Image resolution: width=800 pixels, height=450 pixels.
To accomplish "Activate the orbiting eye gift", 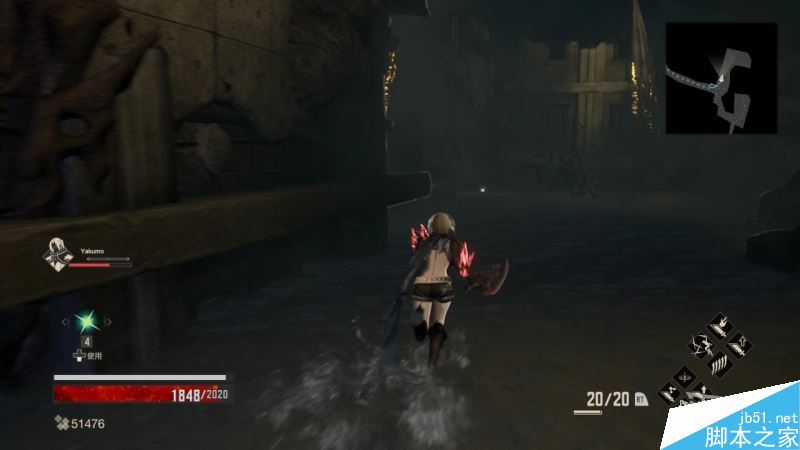I will click(686, 378).
